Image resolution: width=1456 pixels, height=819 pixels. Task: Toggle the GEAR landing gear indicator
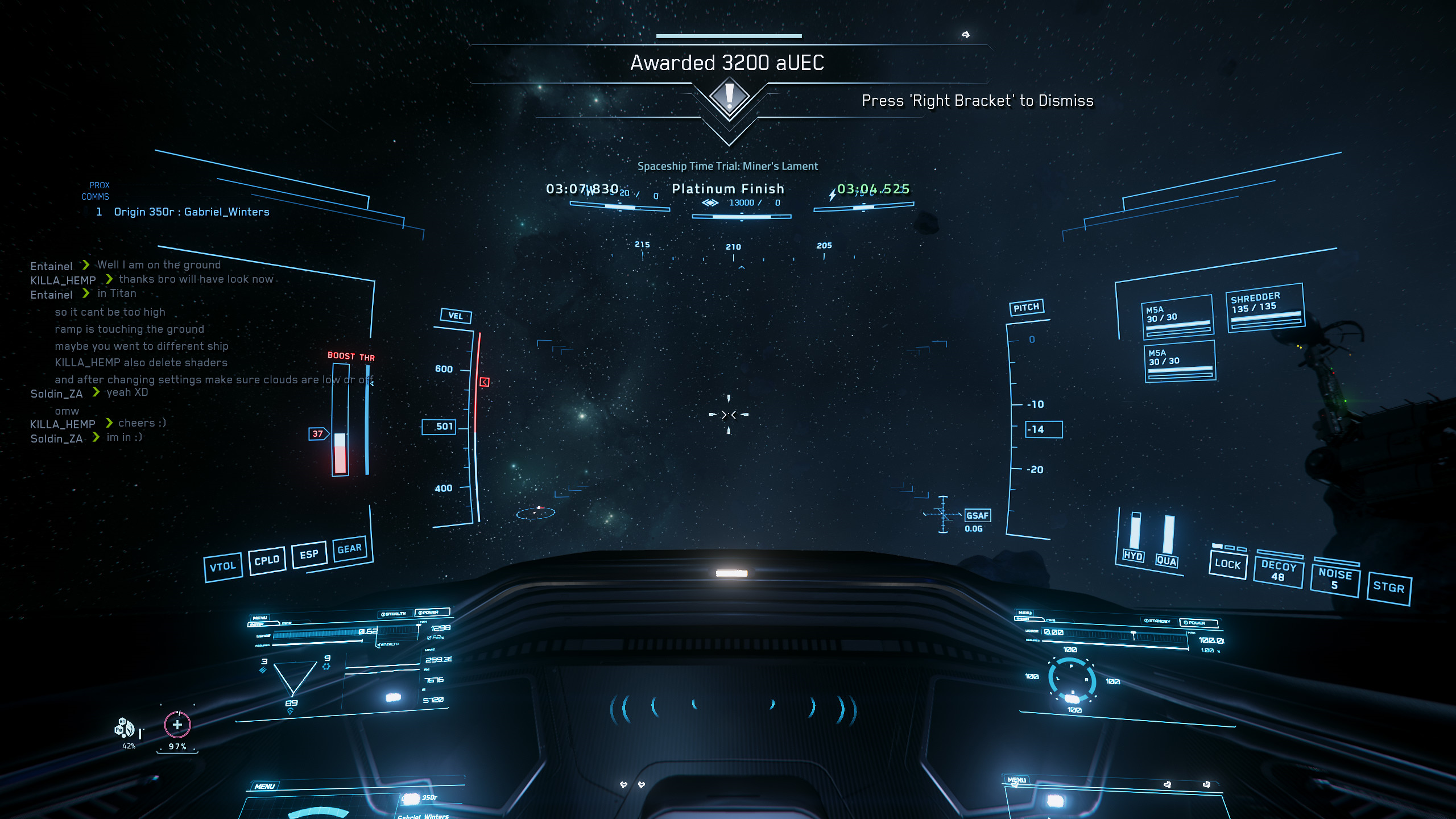point(349,549)
